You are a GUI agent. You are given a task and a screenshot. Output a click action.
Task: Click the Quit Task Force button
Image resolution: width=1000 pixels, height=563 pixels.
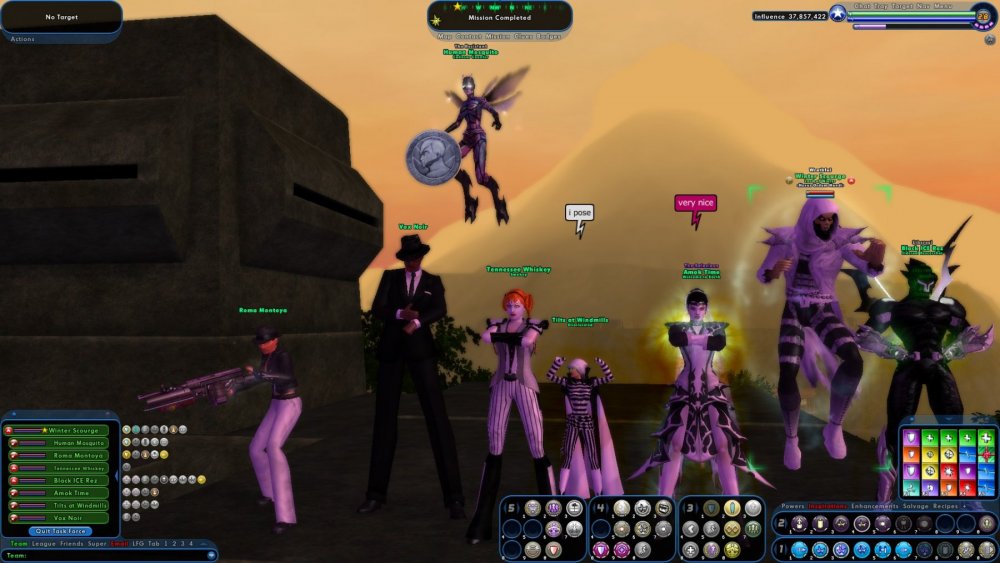point(62,531)
